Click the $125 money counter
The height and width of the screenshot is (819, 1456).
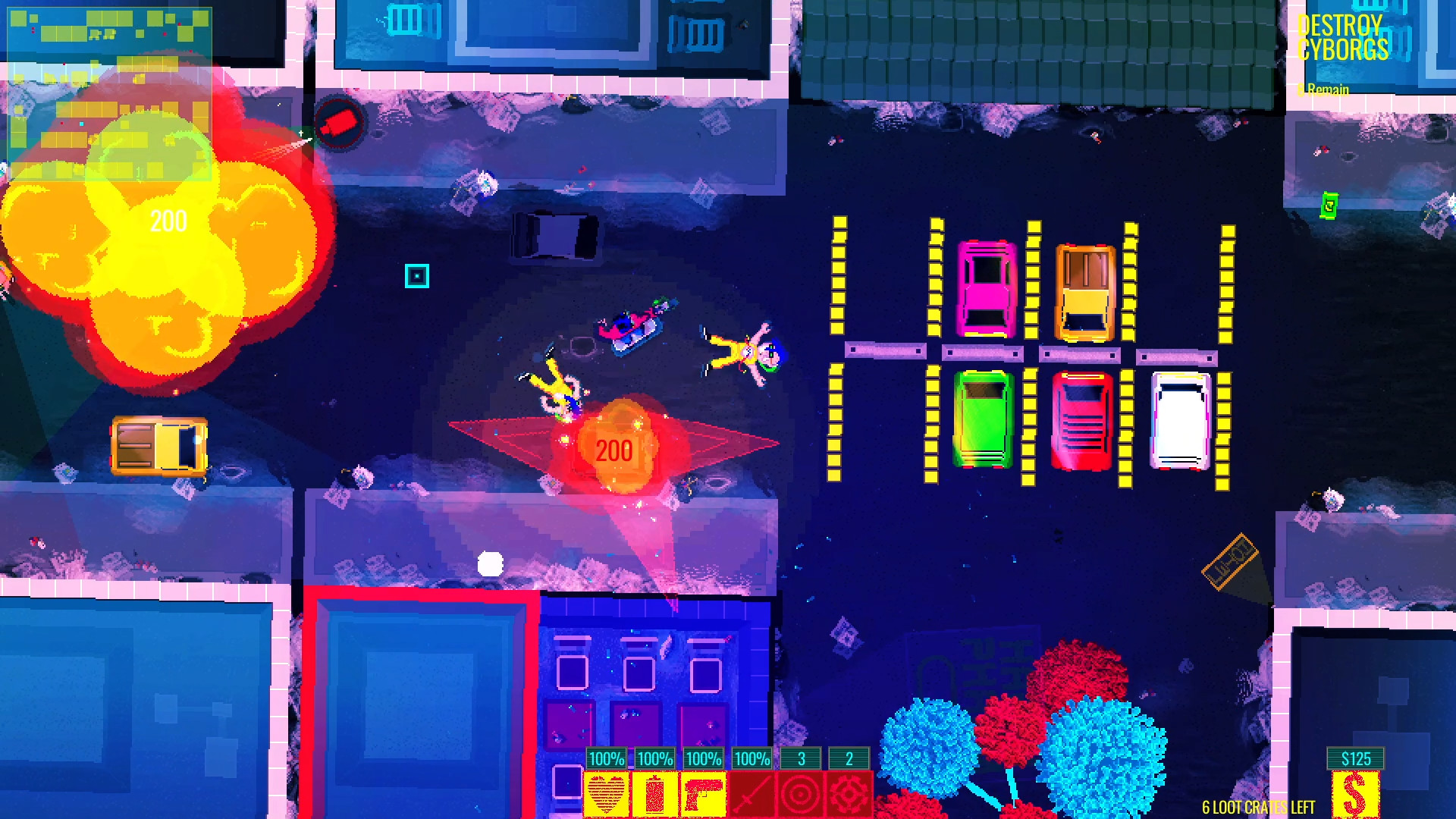(x=1356, y=757)
